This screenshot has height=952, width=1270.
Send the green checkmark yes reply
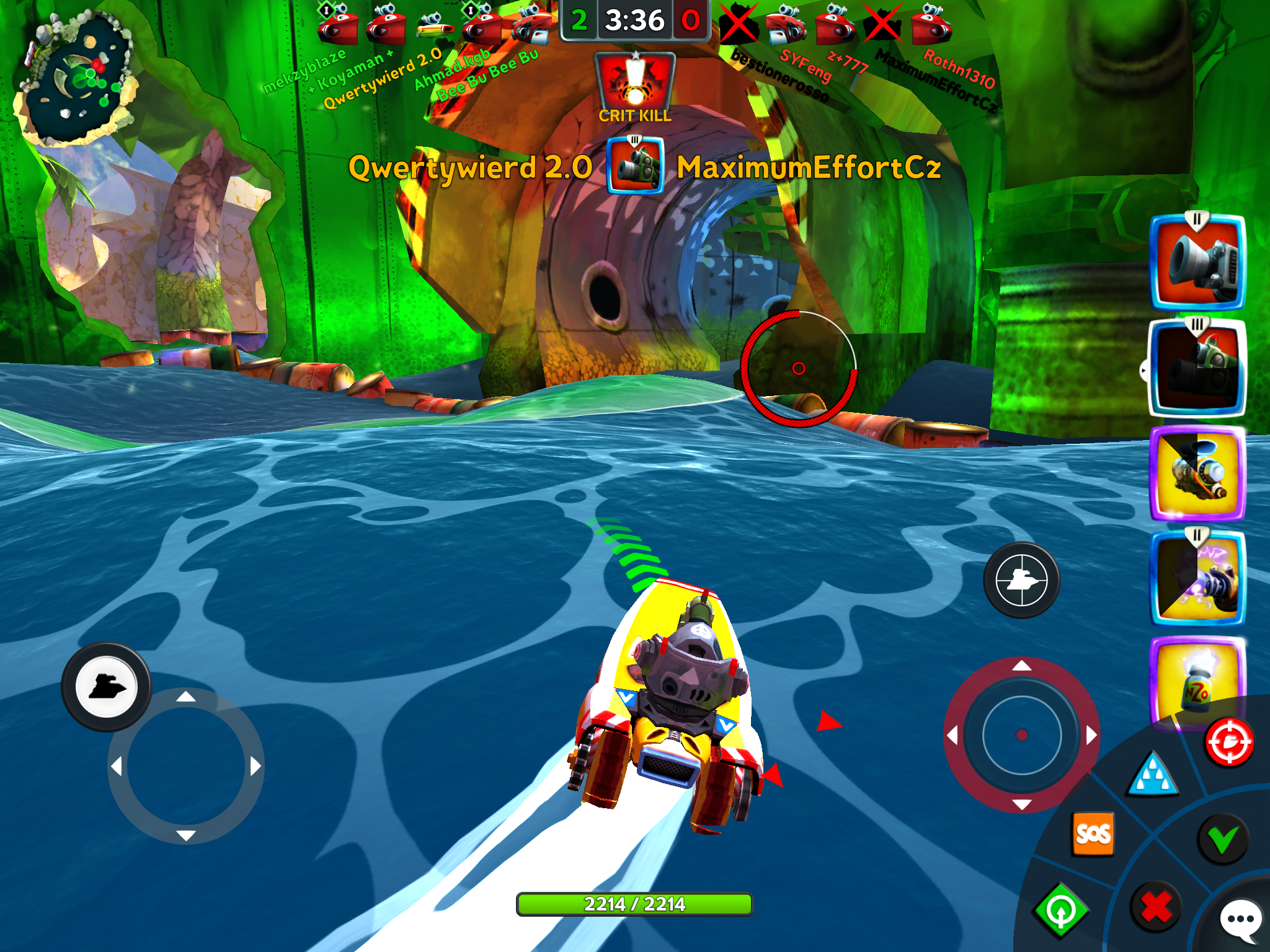coord(1222,839)
